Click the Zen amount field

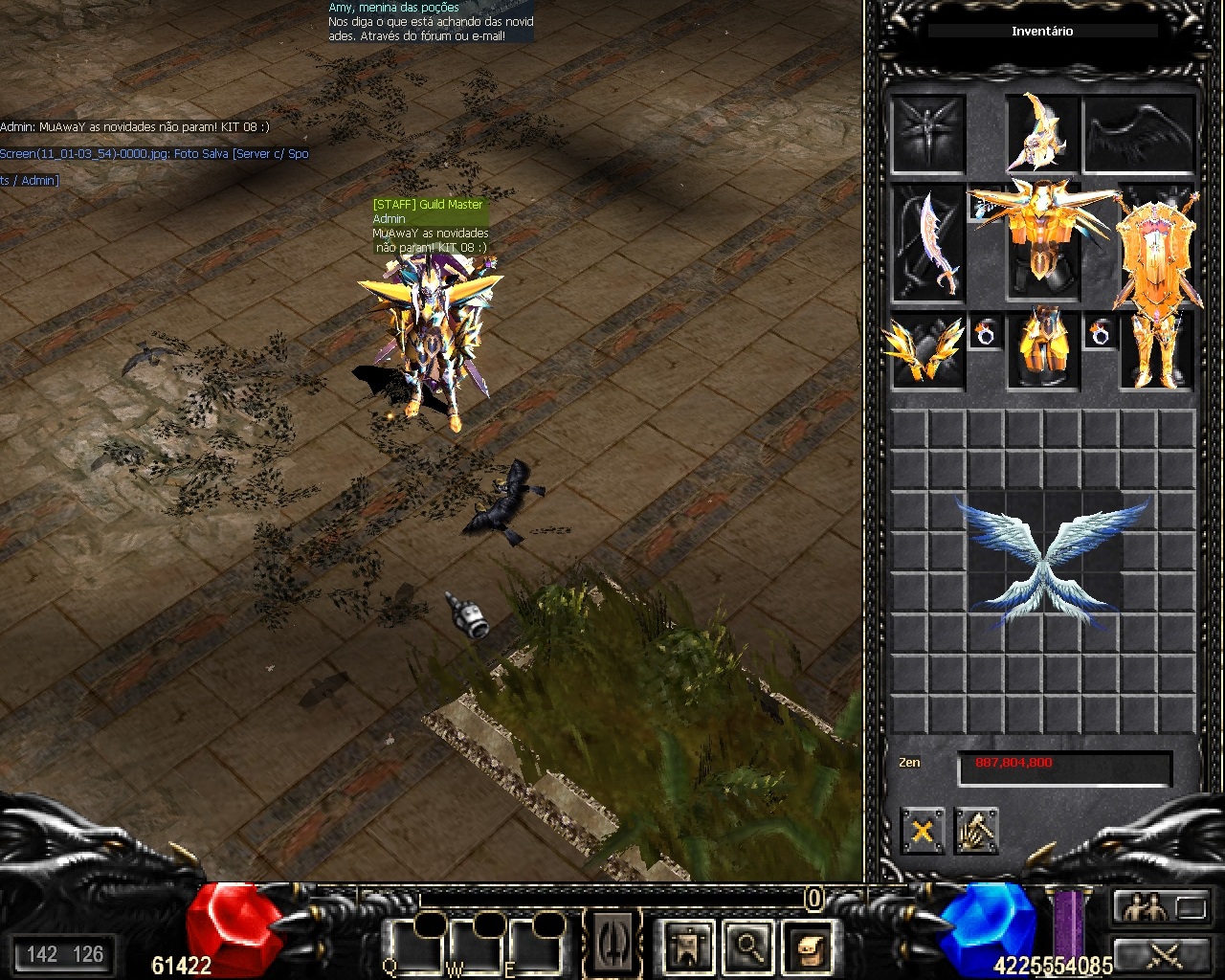[x=1064, y=766]
